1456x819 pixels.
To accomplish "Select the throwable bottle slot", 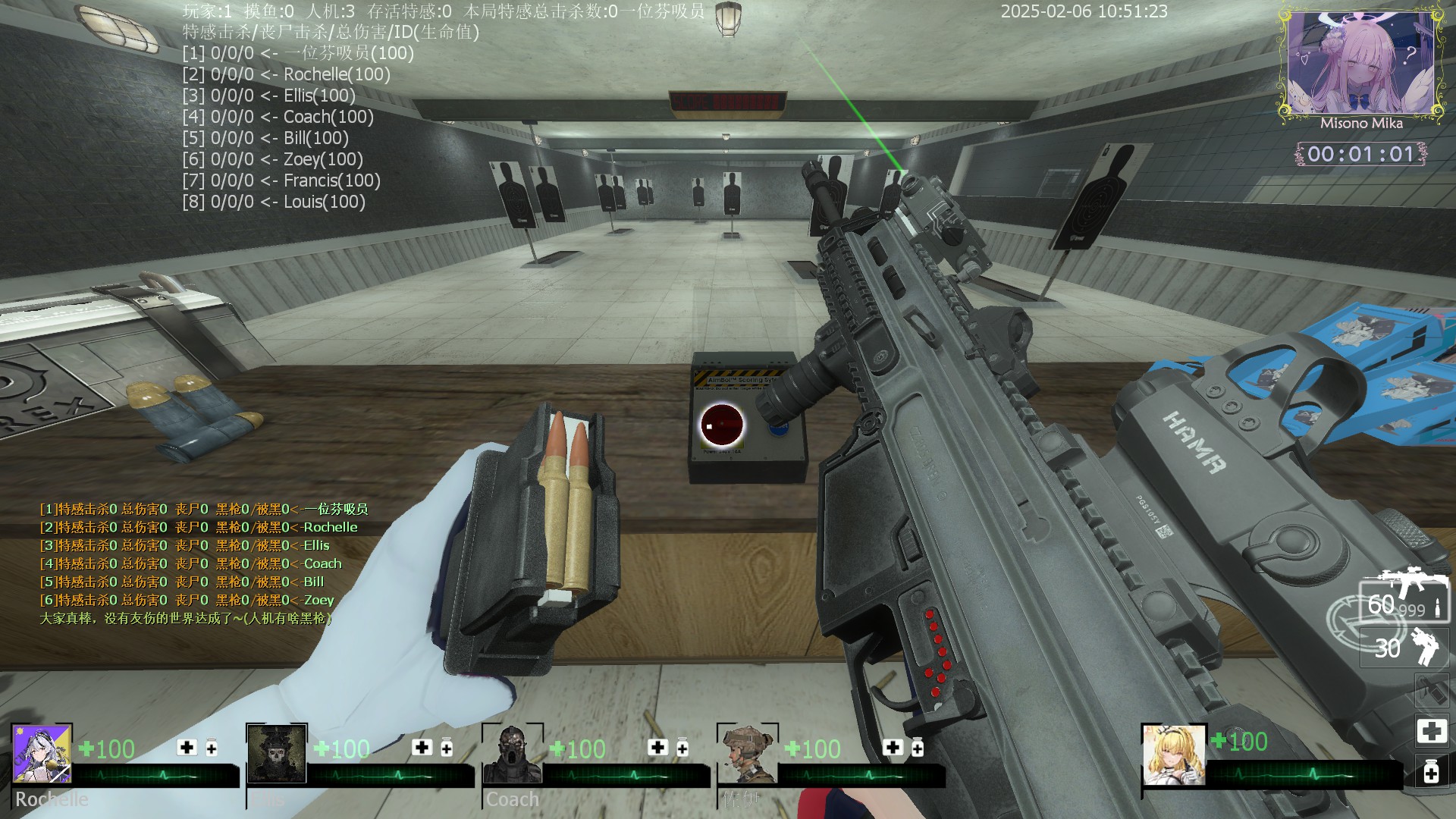I will (1431, 690).
